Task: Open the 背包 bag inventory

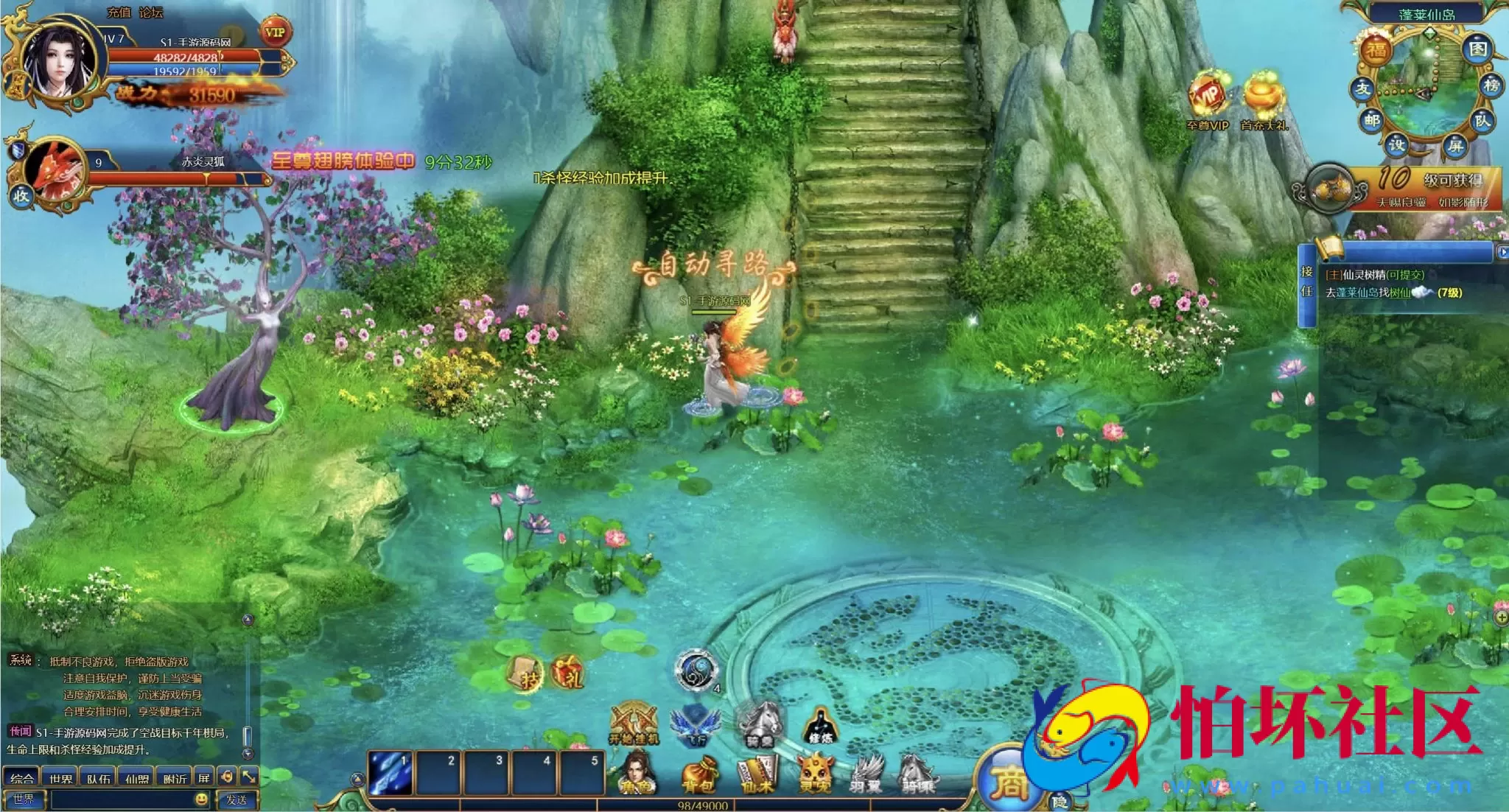Action: tap(697, 776)
